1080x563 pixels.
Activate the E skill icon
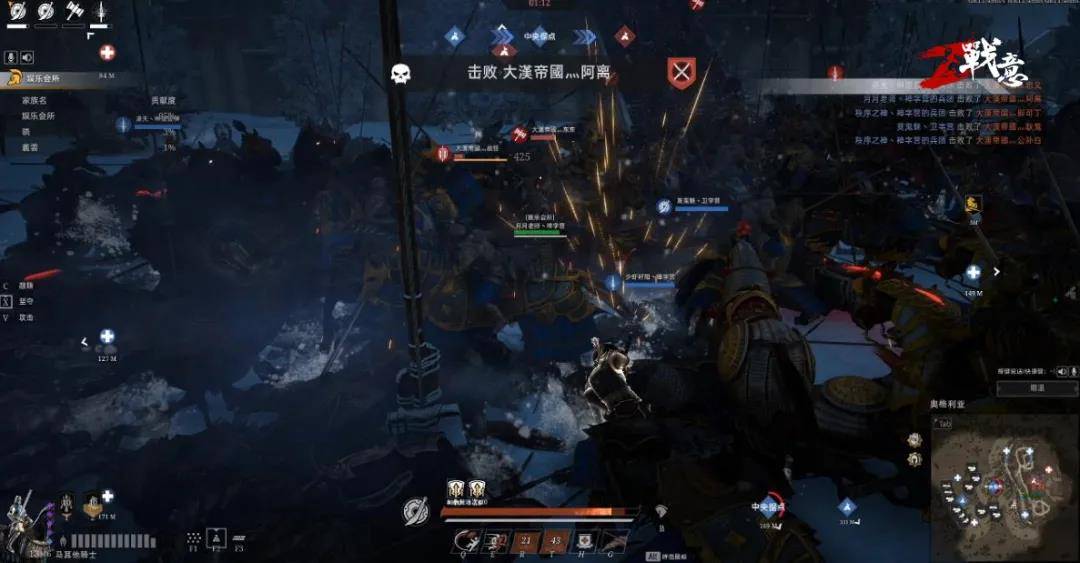point(494,541)
